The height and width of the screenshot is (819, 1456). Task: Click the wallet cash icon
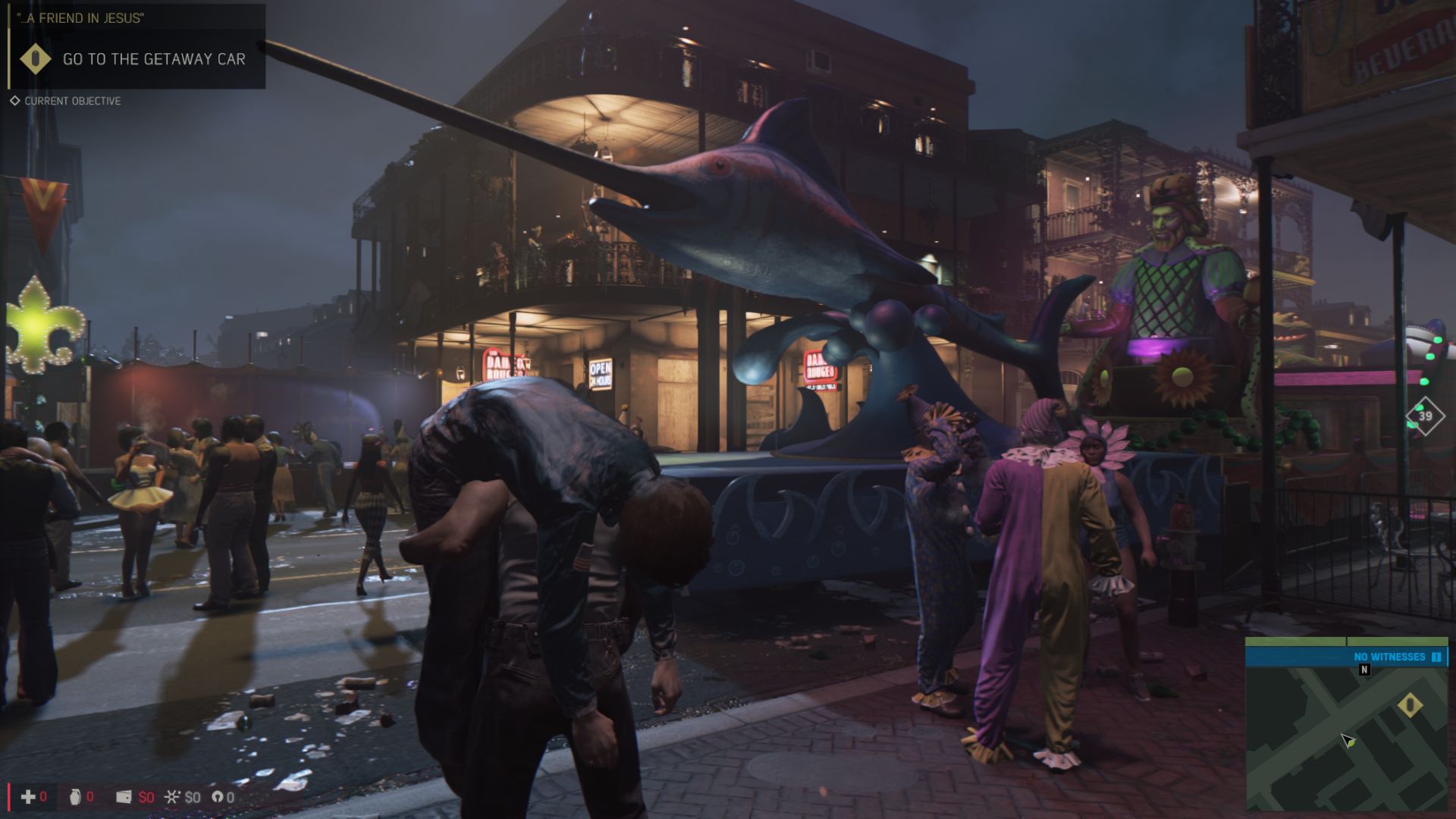[x=124, y=797]
